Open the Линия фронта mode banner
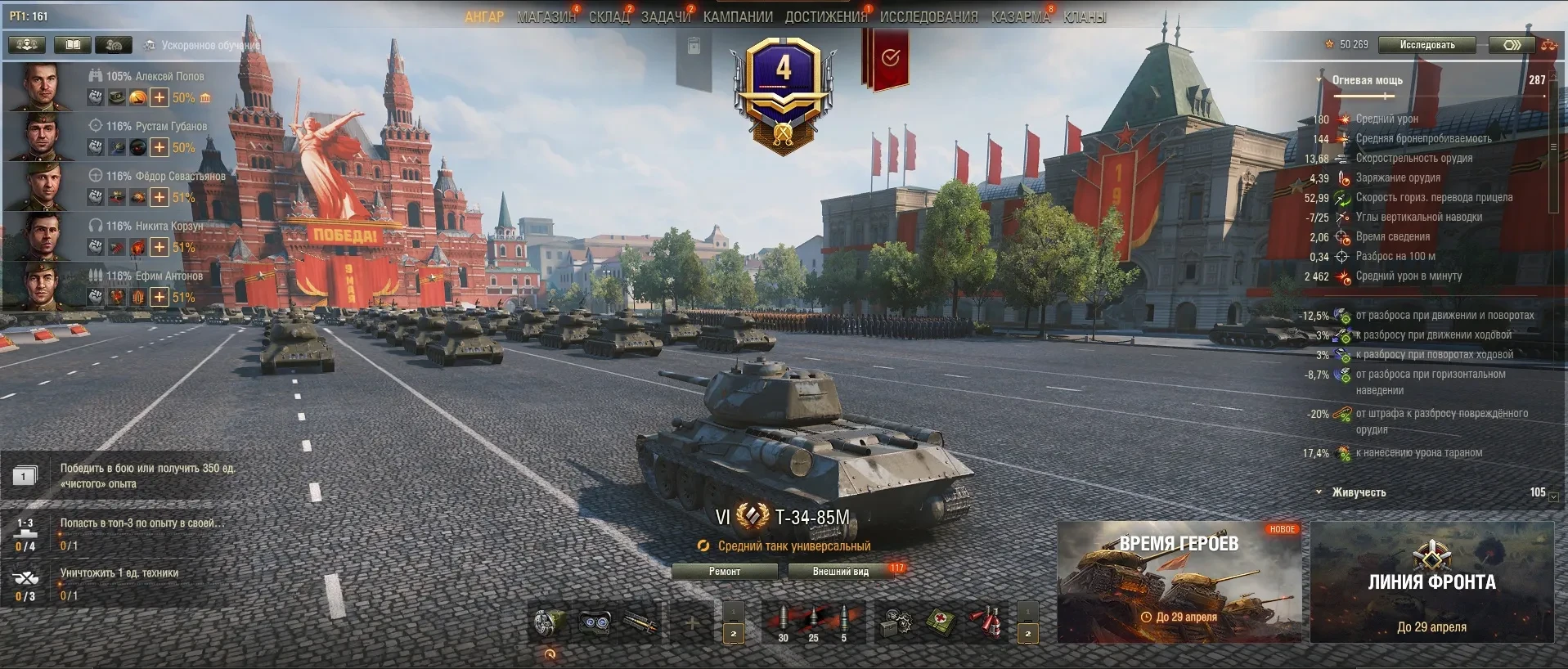Screen dimensions: 1568x669 click(x=1431, y=581)
